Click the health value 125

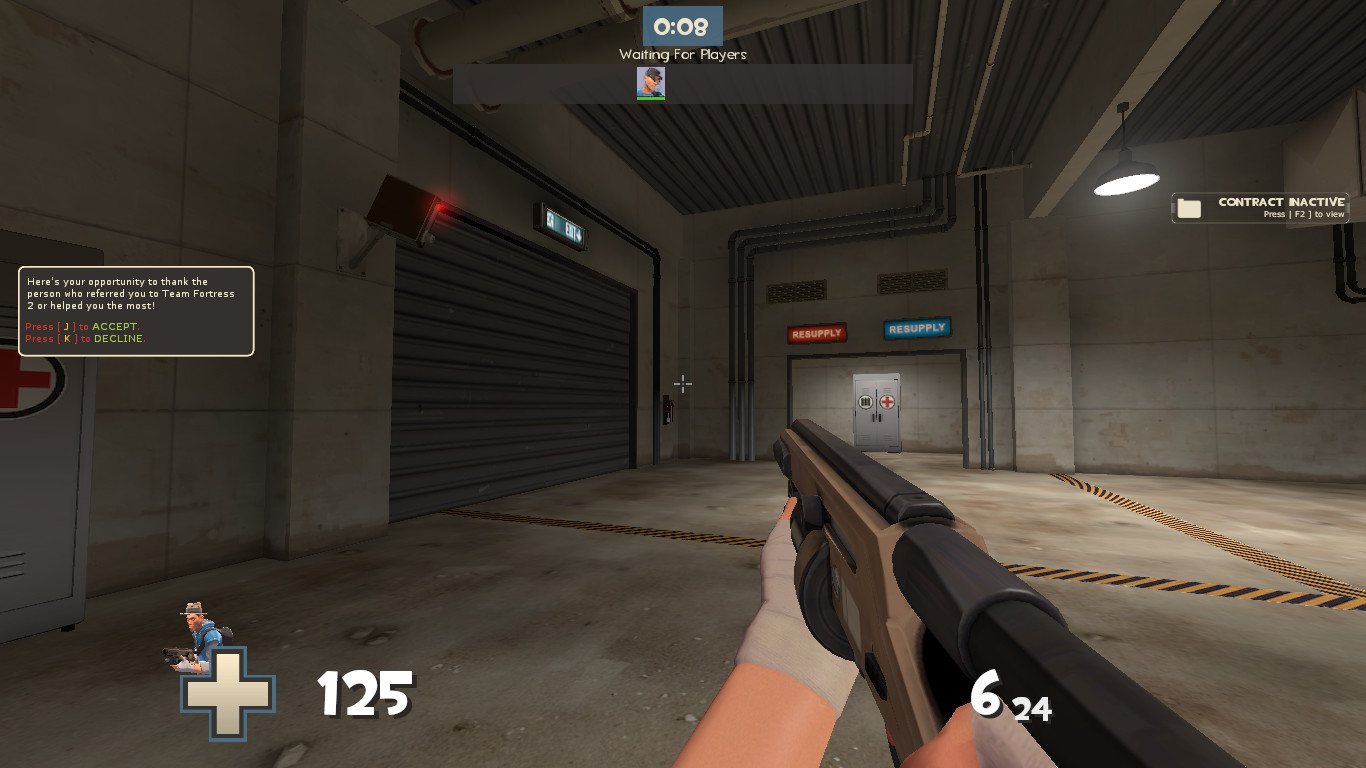(364, 692)
